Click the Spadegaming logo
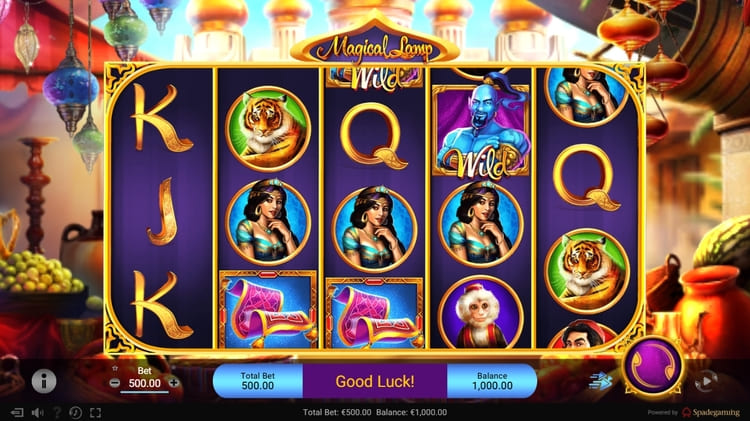Image resolution: width=750 pixels, height=421 pixels. click(x=714, y=412)
